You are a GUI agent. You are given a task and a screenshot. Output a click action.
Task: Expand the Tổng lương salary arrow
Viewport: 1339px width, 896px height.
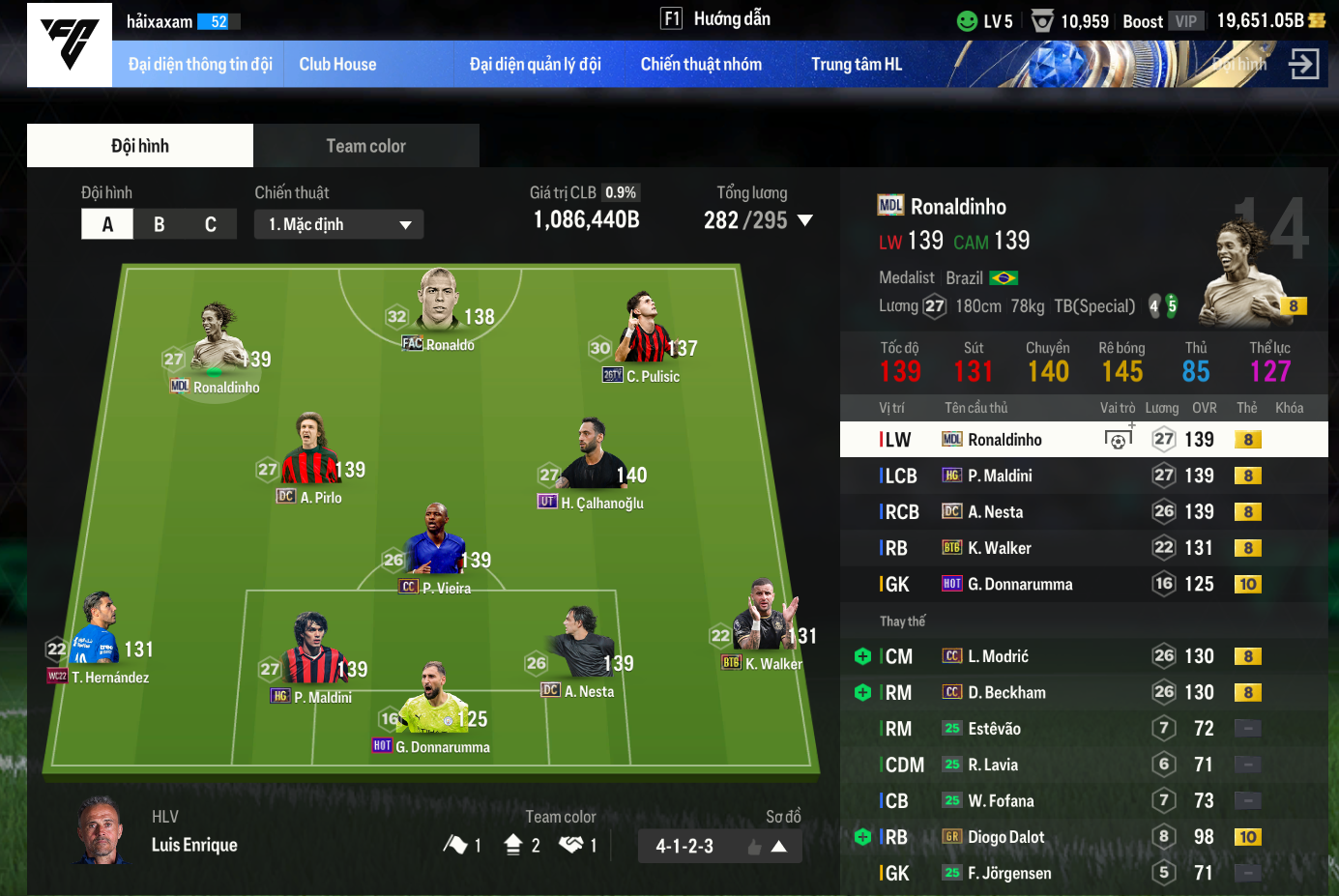click(804, 220)
